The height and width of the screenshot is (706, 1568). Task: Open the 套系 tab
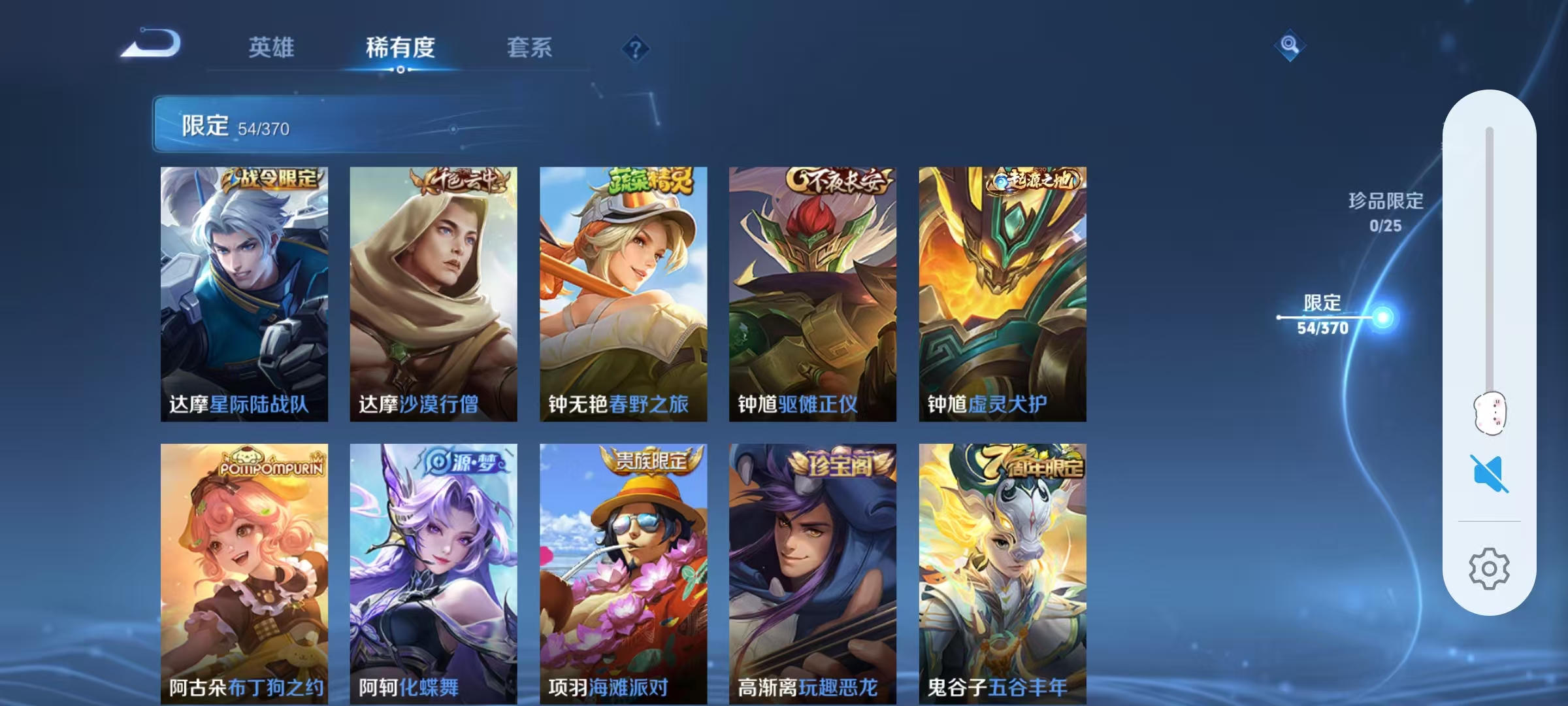click(x=529, y=47)
